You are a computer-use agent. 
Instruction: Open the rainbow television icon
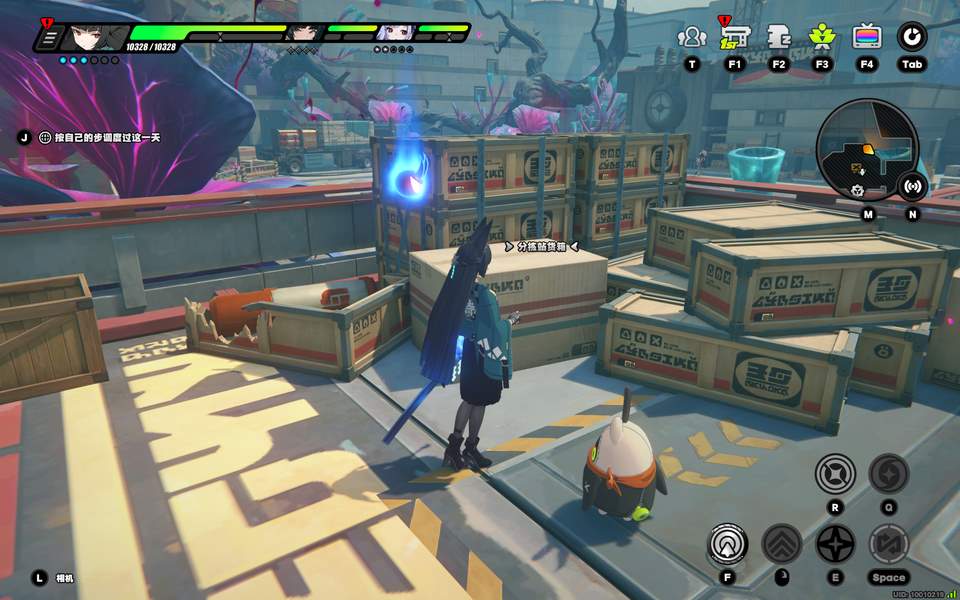point(866,37)
